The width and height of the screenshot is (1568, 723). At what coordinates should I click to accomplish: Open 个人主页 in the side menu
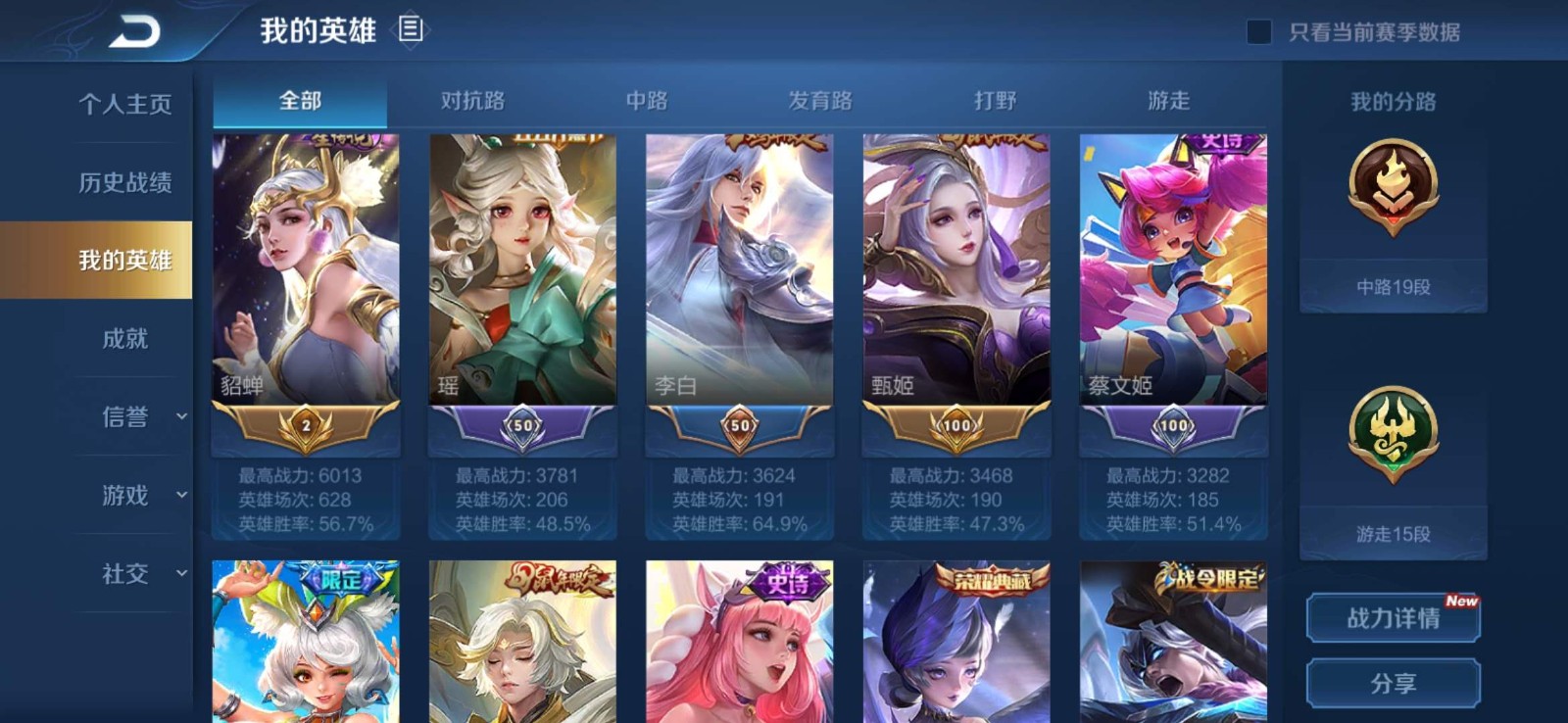pos(124,104)
